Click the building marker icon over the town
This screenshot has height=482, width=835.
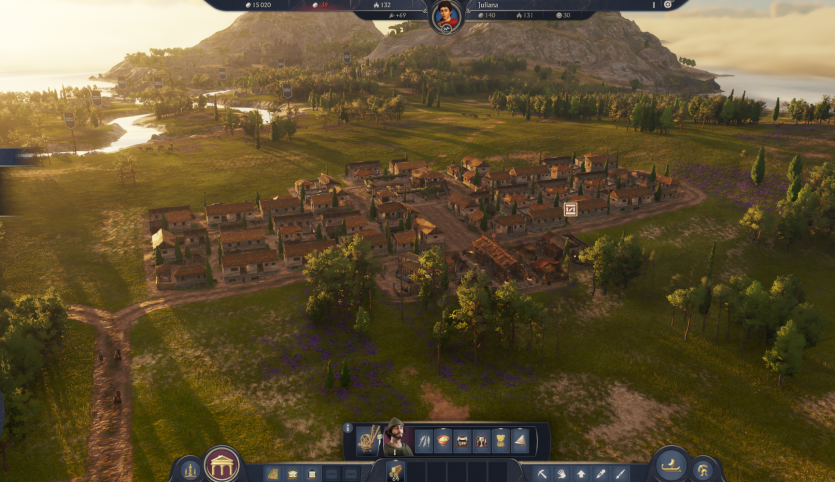click(x=570, y=209)
